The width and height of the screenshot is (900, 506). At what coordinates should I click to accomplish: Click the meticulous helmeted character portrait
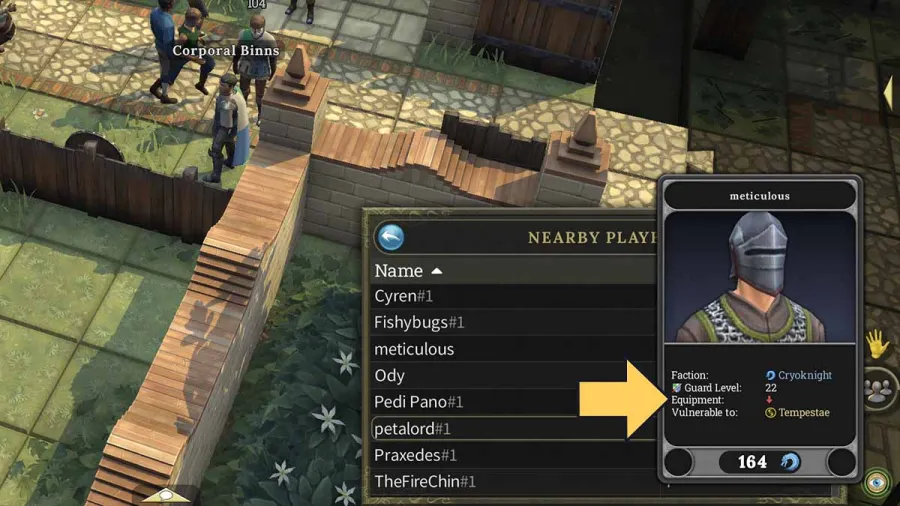point(761,277)
